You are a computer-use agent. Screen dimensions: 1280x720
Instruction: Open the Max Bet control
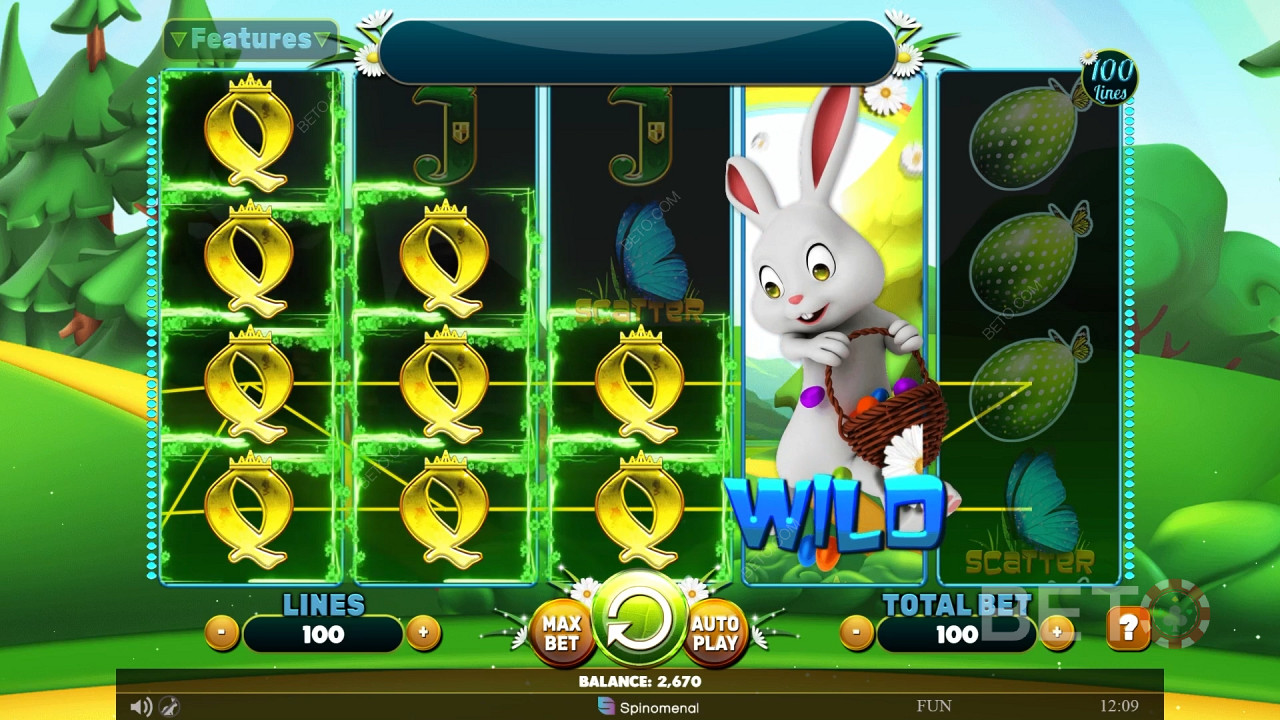[561, 632]
